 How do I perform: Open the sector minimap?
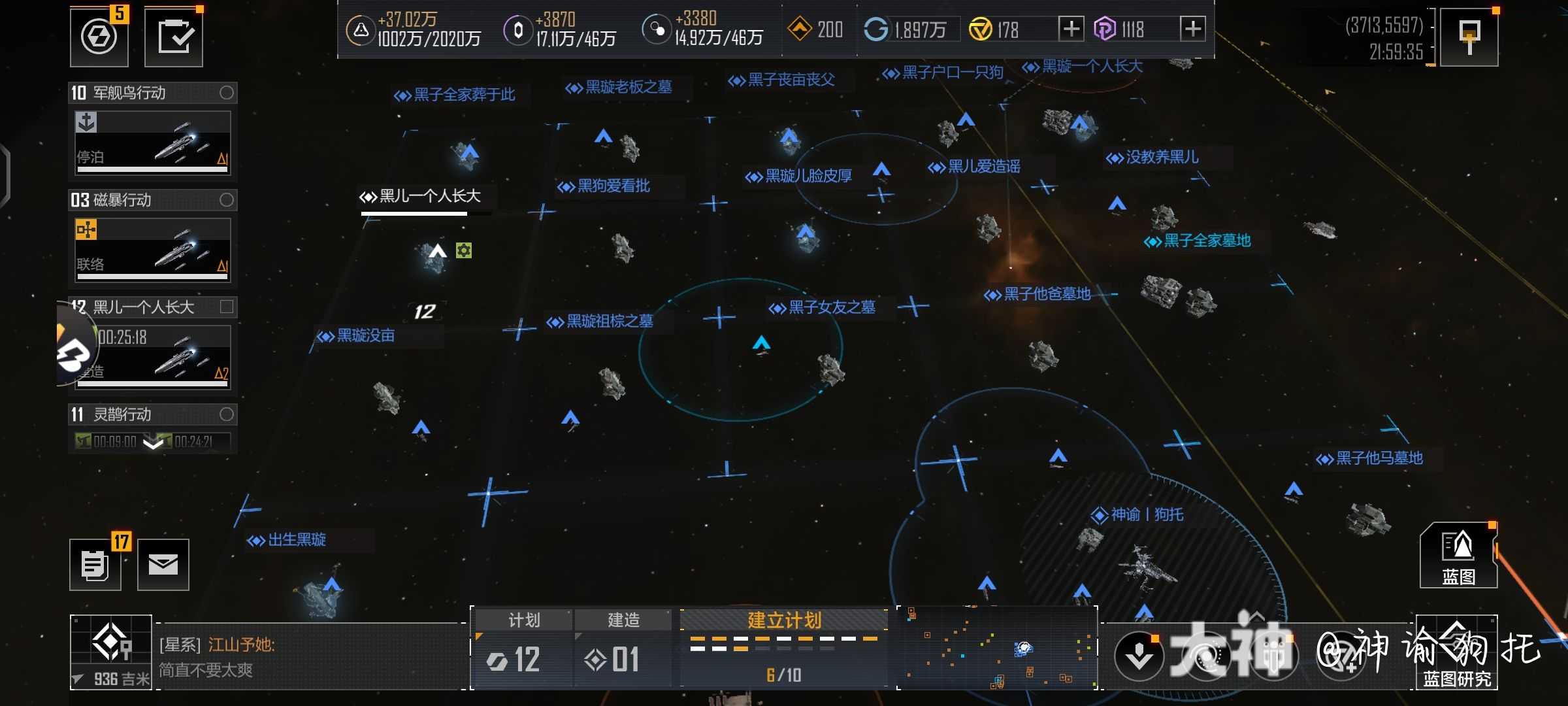point(998,648)
